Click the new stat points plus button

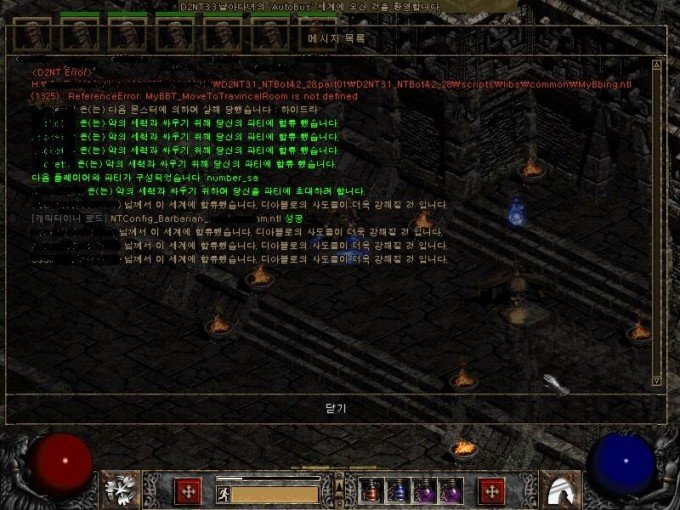pos(187,491)
